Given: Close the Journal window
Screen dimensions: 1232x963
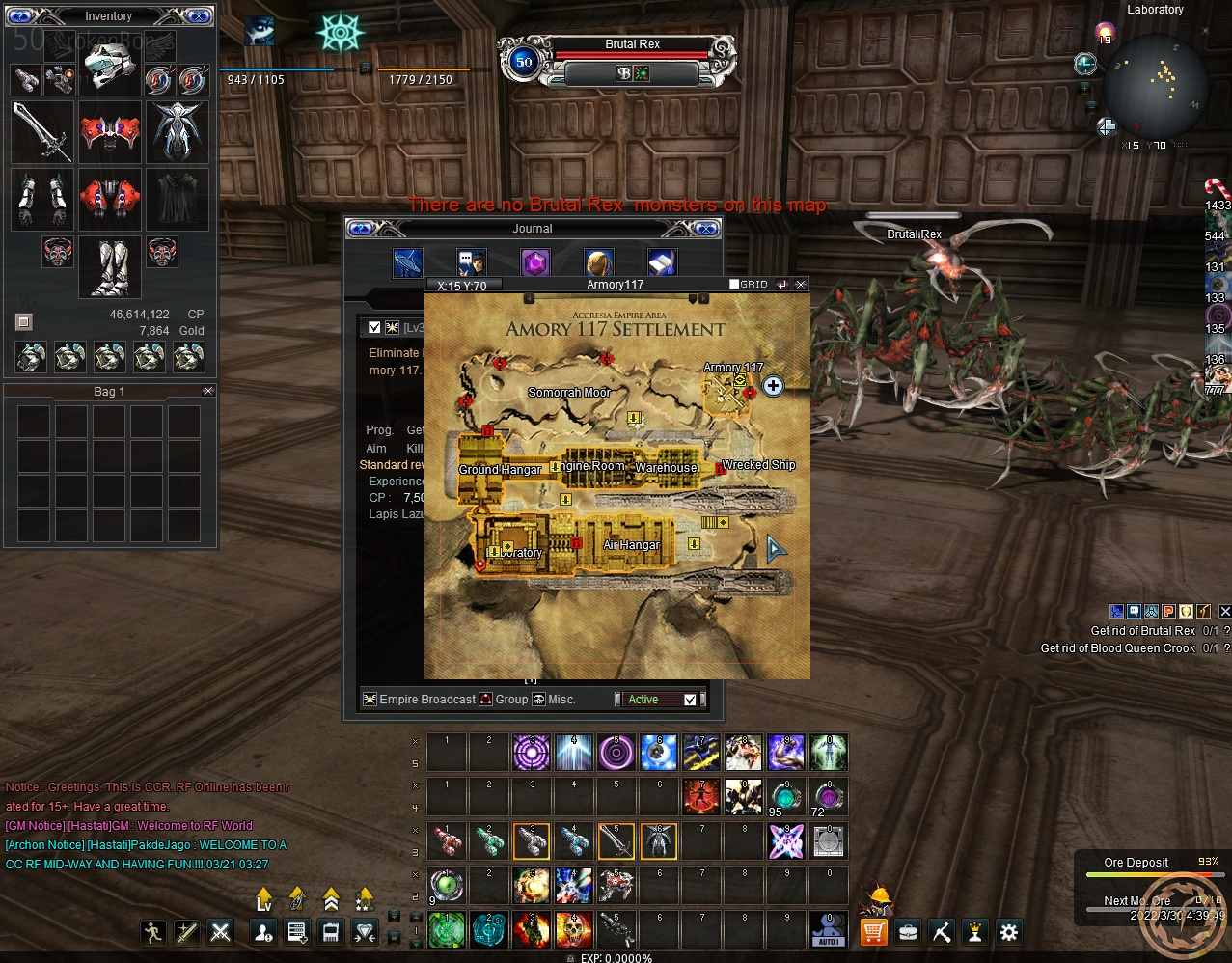Looking at the screenshot, I should [706, 229].
